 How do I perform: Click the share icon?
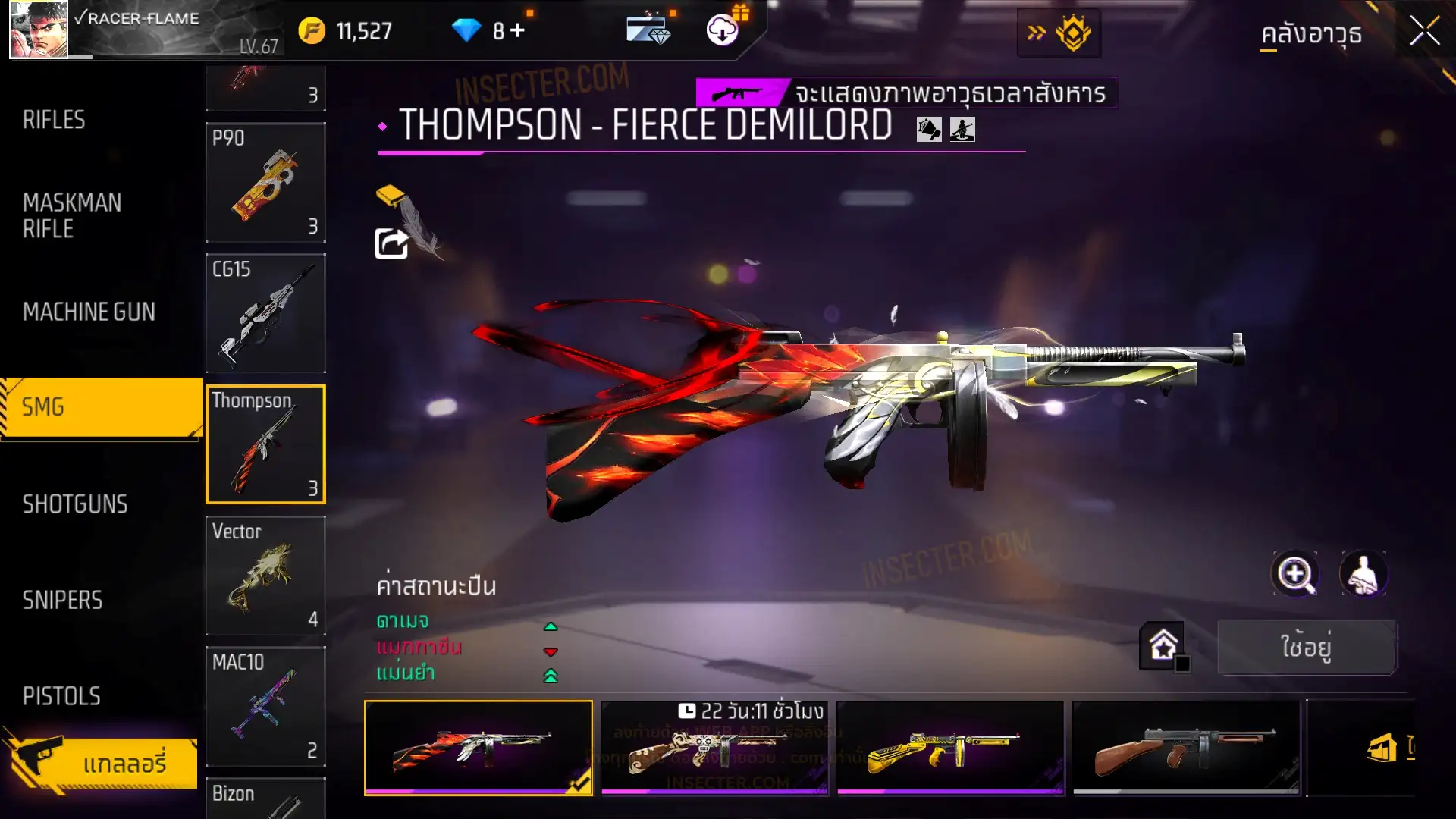391,243
